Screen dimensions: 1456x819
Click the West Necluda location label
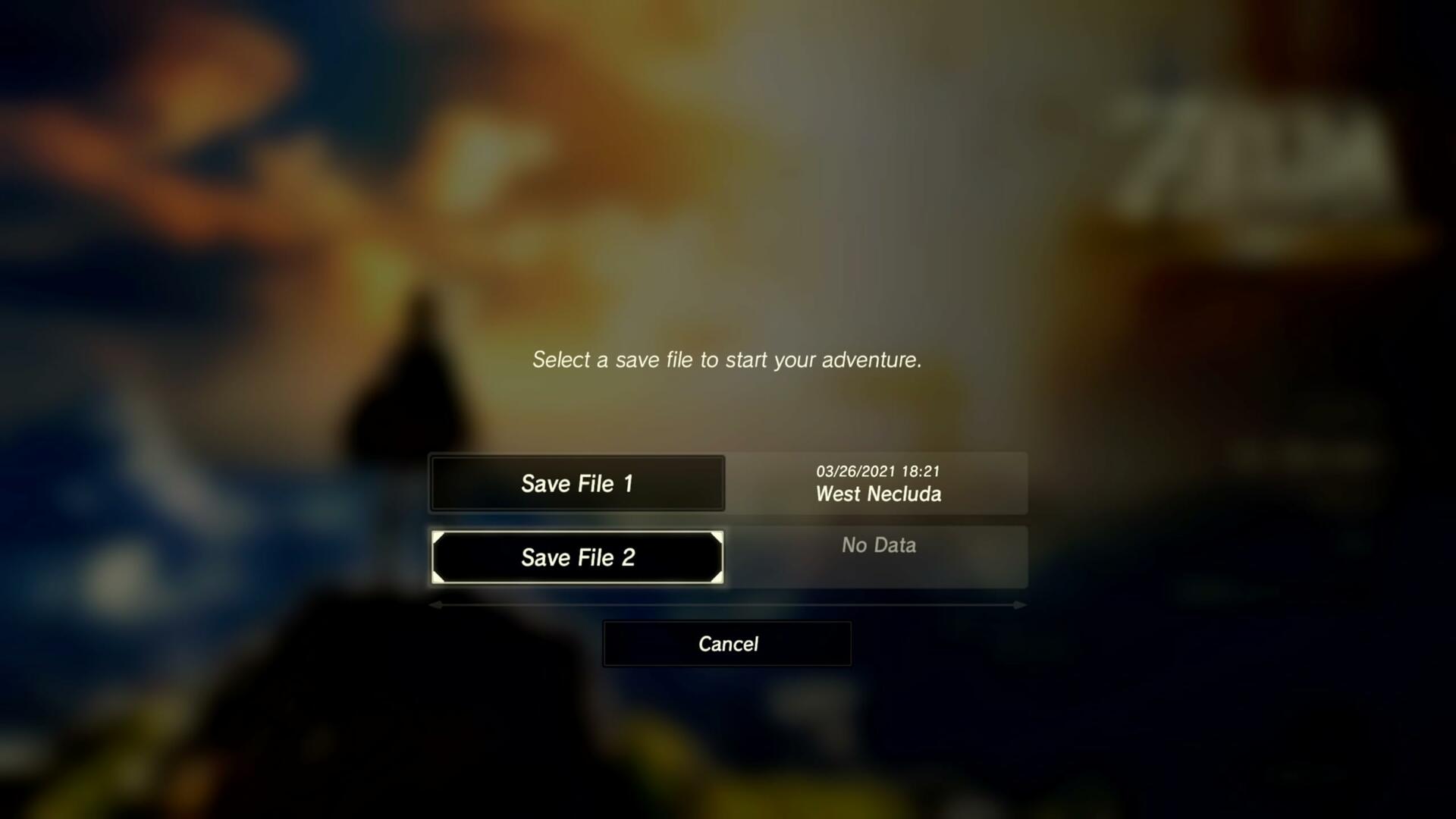[x=878, y=494]
